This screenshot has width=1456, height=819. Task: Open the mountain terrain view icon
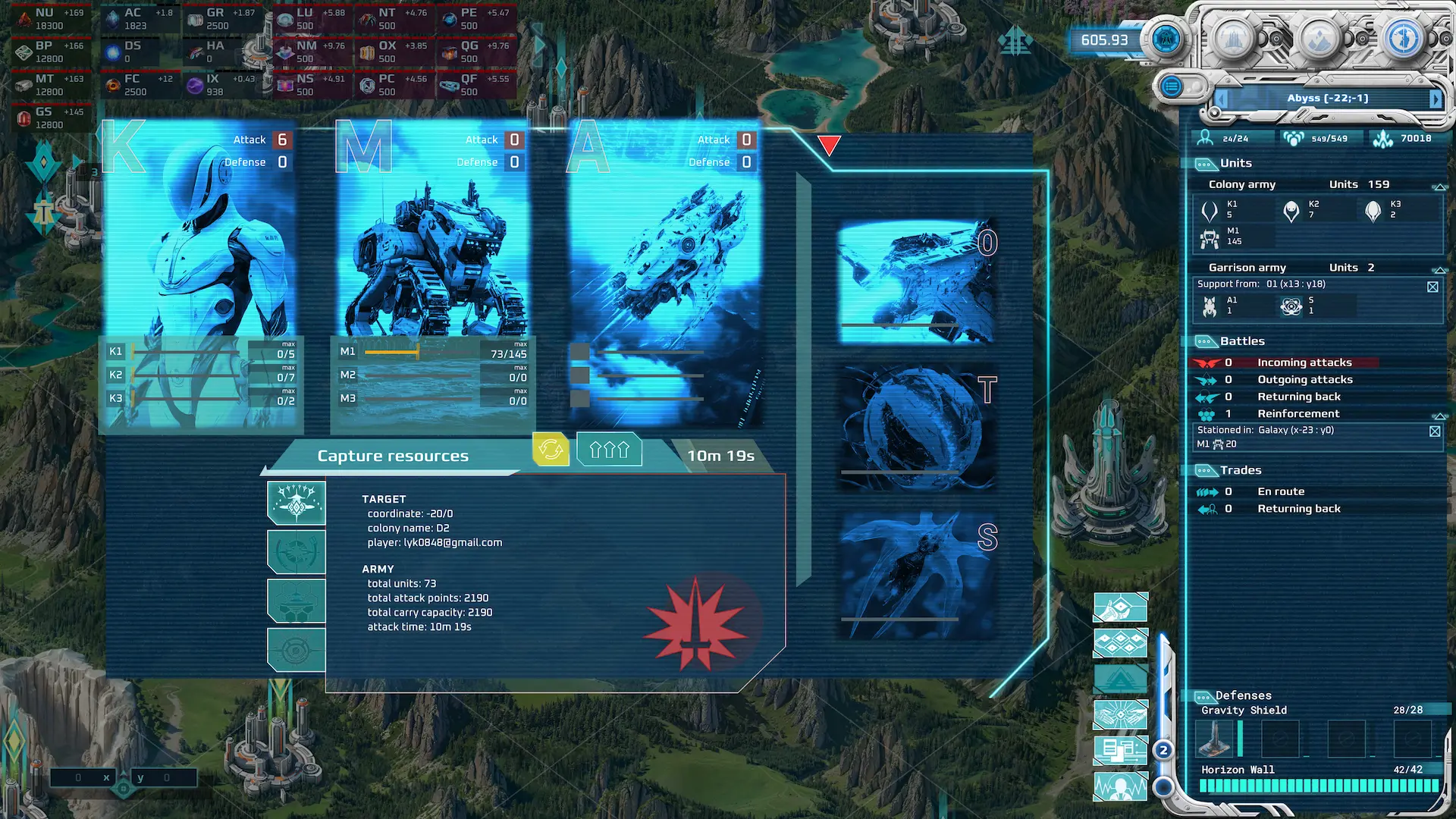tap(1321, 39)
